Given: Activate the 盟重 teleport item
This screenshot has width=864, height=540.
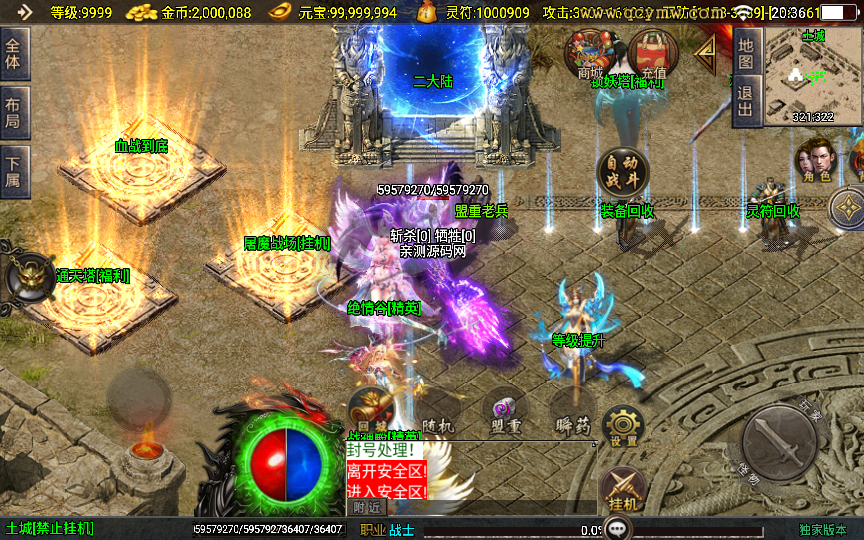Looking at the screenshot, I should pos(505,410).
